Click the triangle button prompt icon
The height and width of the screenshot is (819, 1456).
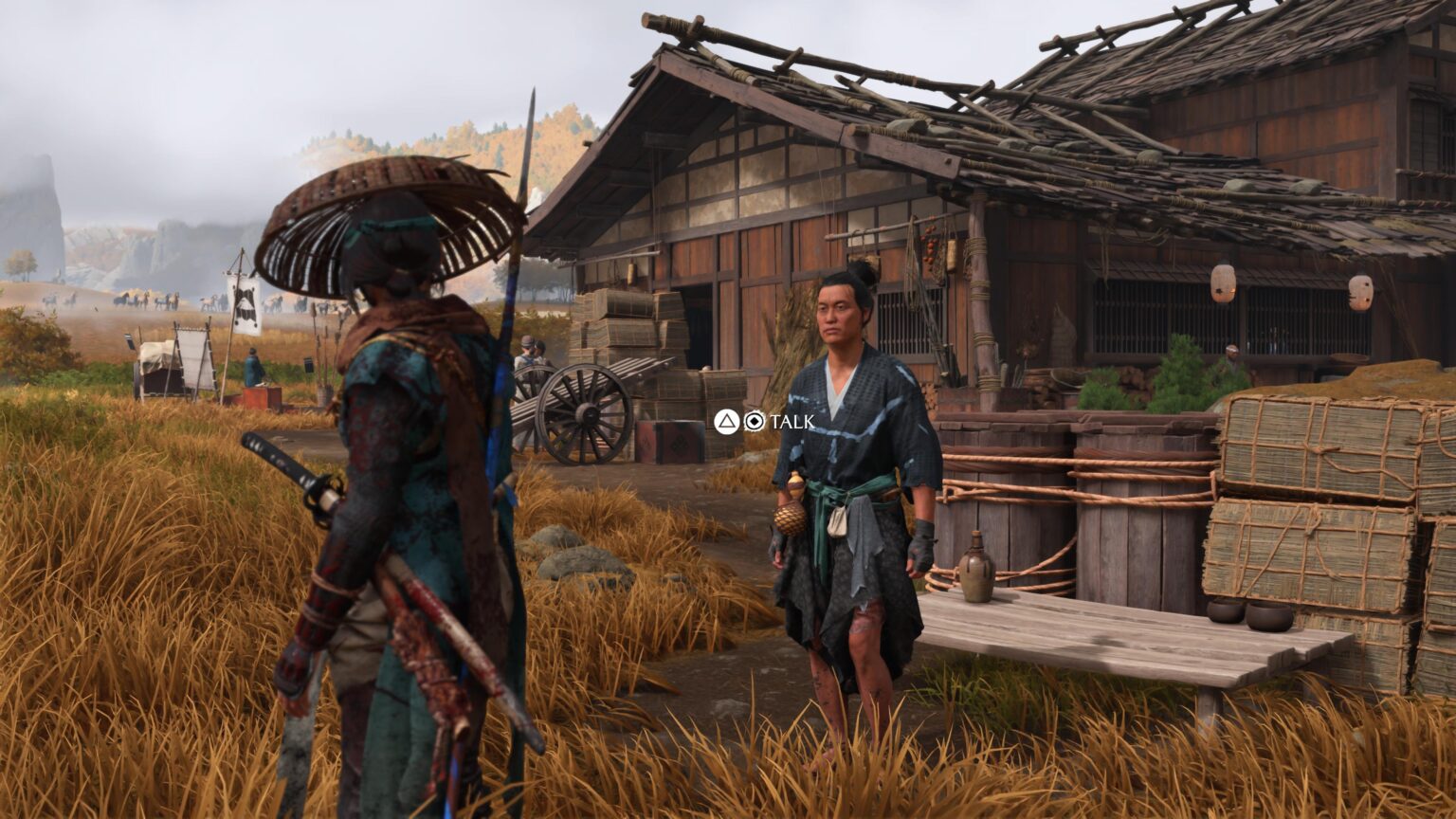click(x=725, y=422)
